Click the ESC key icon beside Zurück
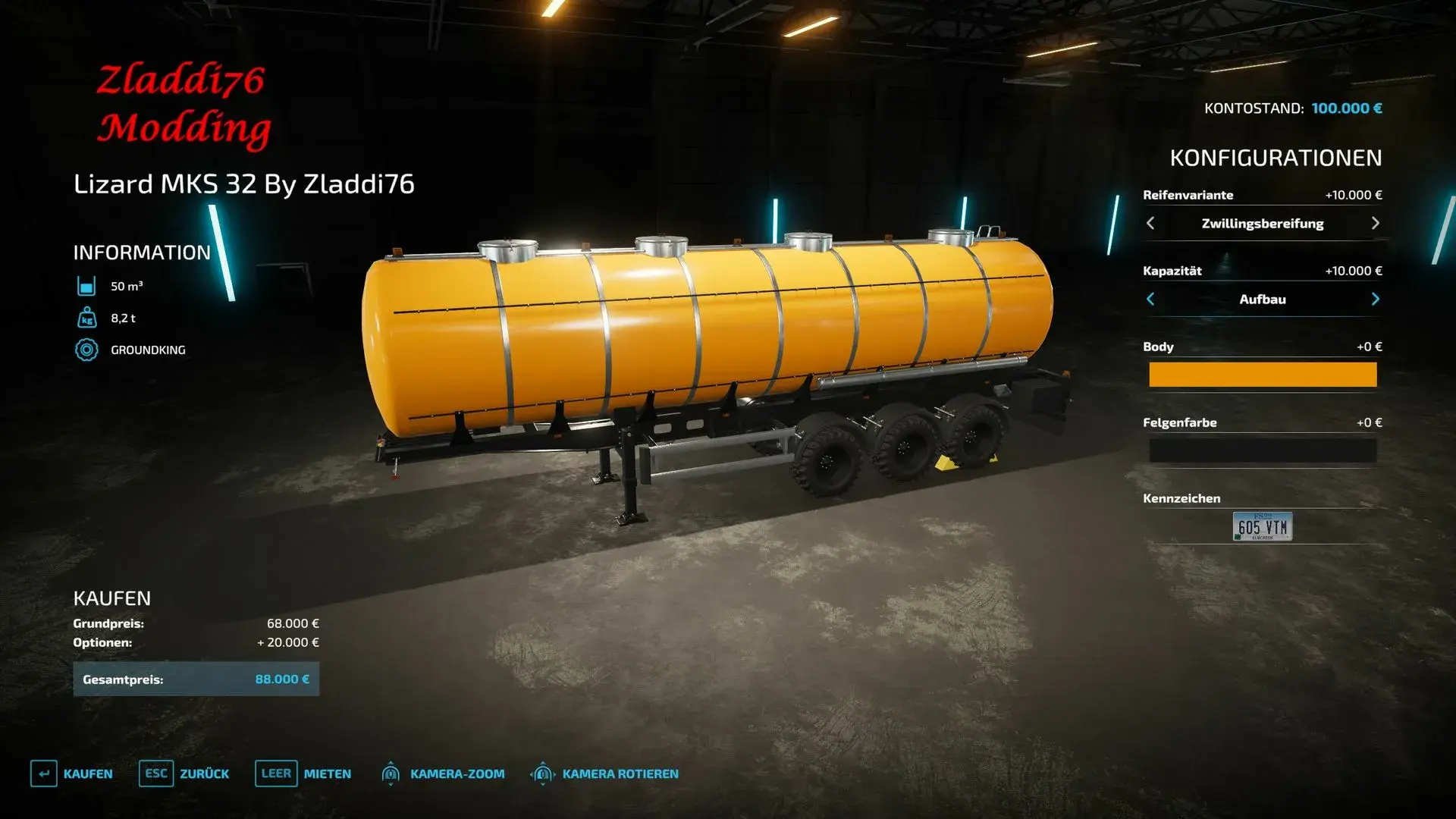The width and height of the screenshot is (1456, 819). [x=156, y=774]
